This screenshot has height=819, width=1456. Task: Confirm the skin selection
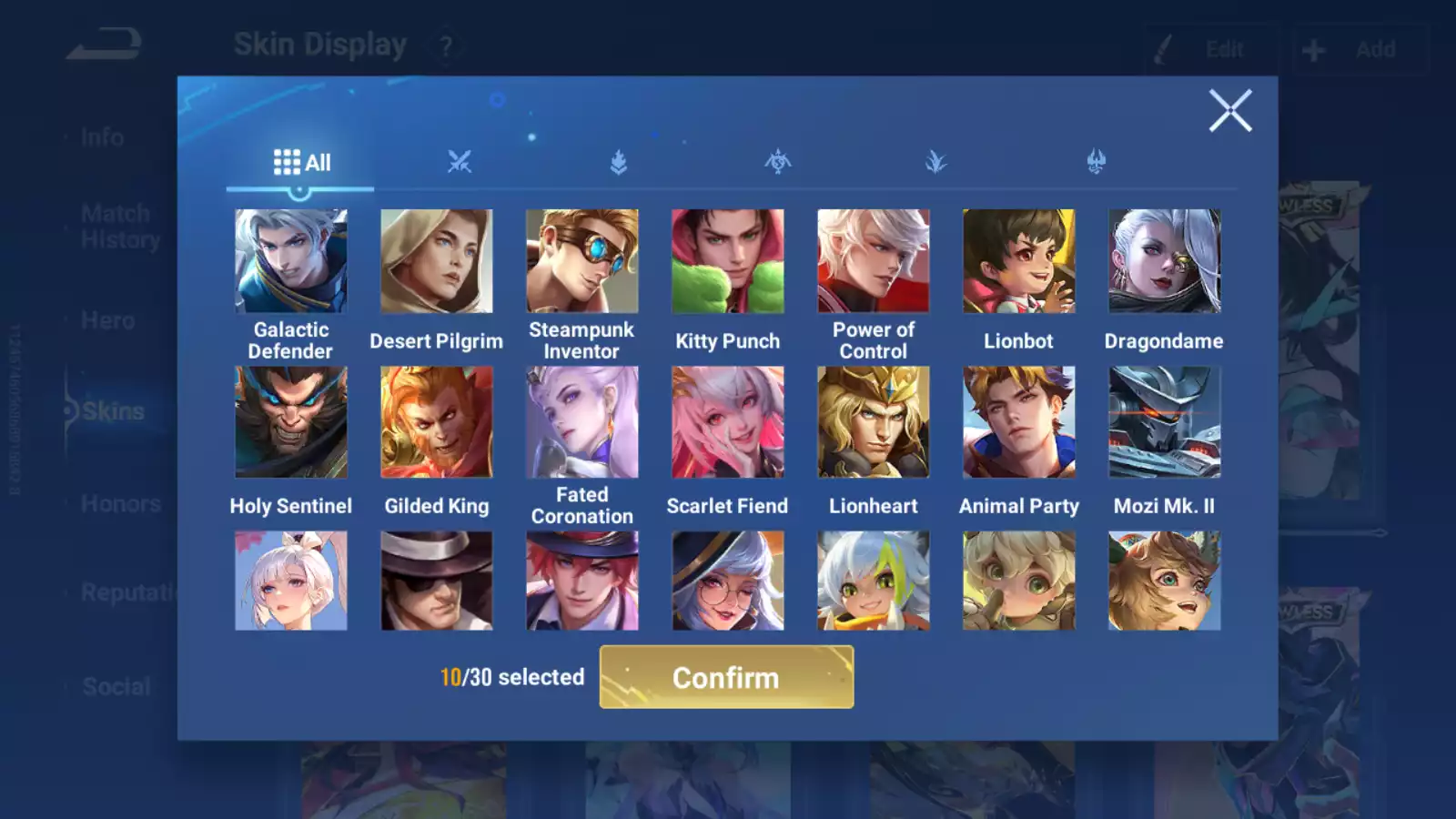pos(726,677)
